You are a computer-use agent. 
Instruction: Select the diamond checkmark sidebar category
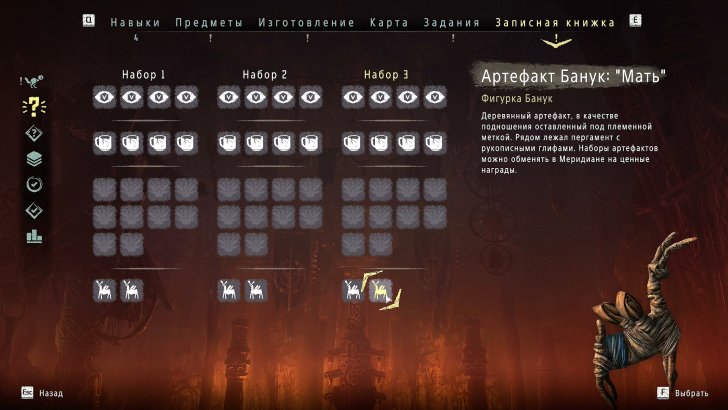(34, 210)
